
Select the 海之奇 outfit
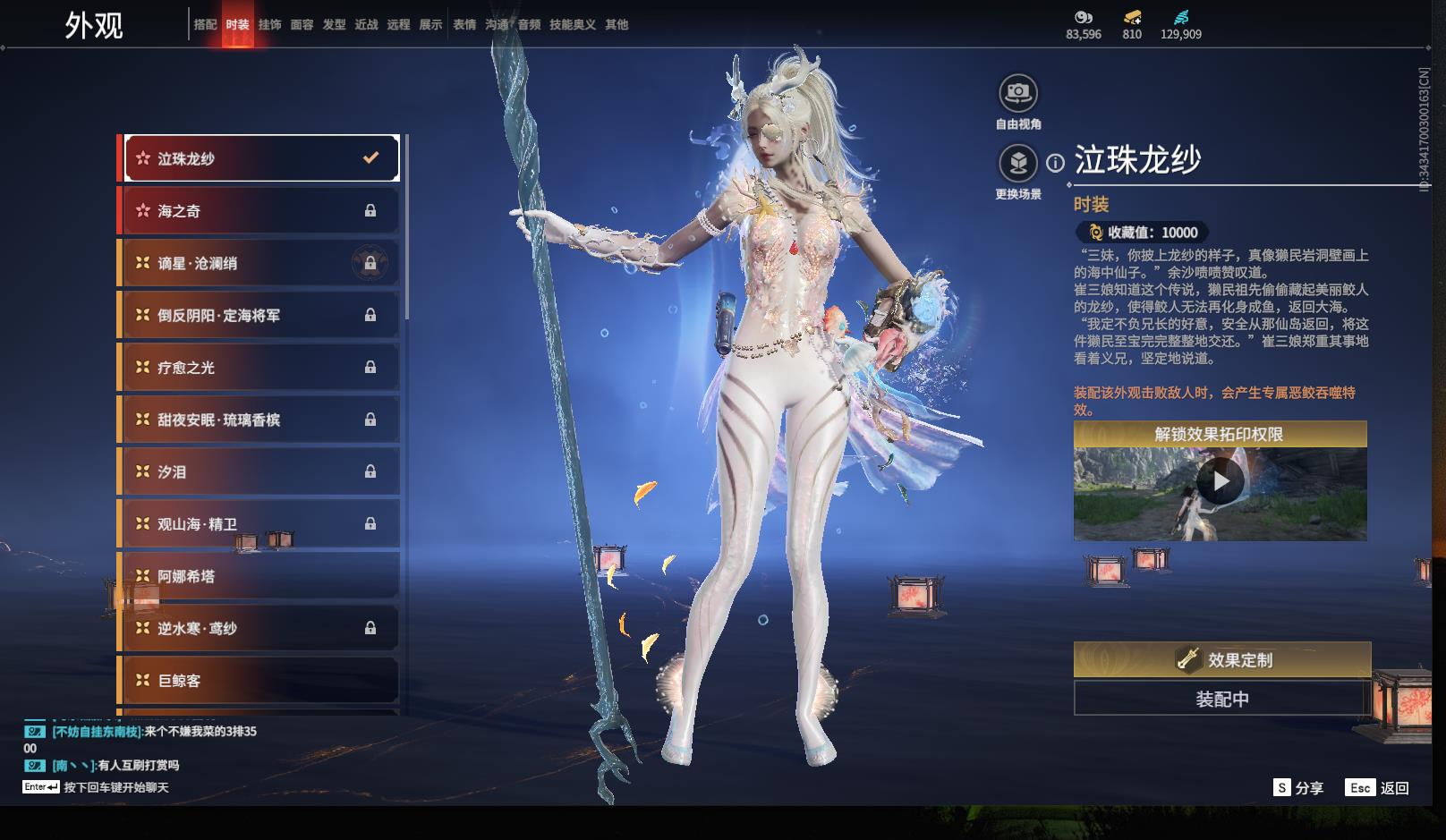point(259,211)
